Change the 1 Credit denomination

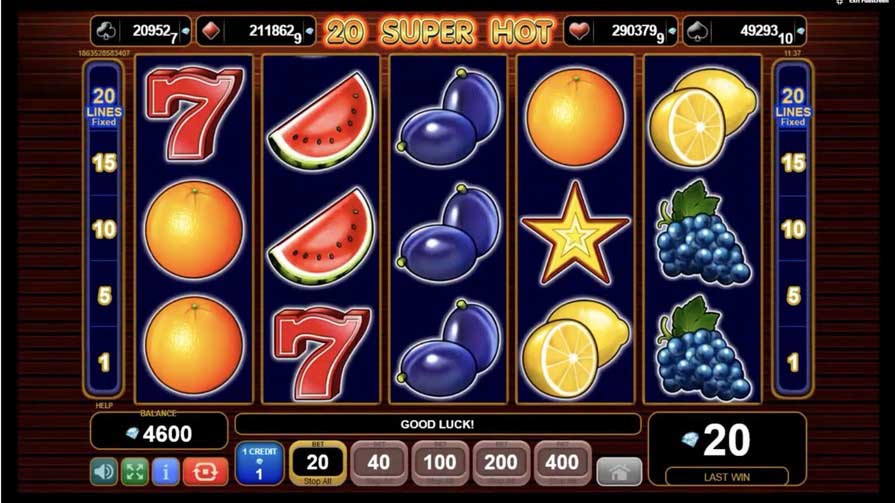(260, 464)
